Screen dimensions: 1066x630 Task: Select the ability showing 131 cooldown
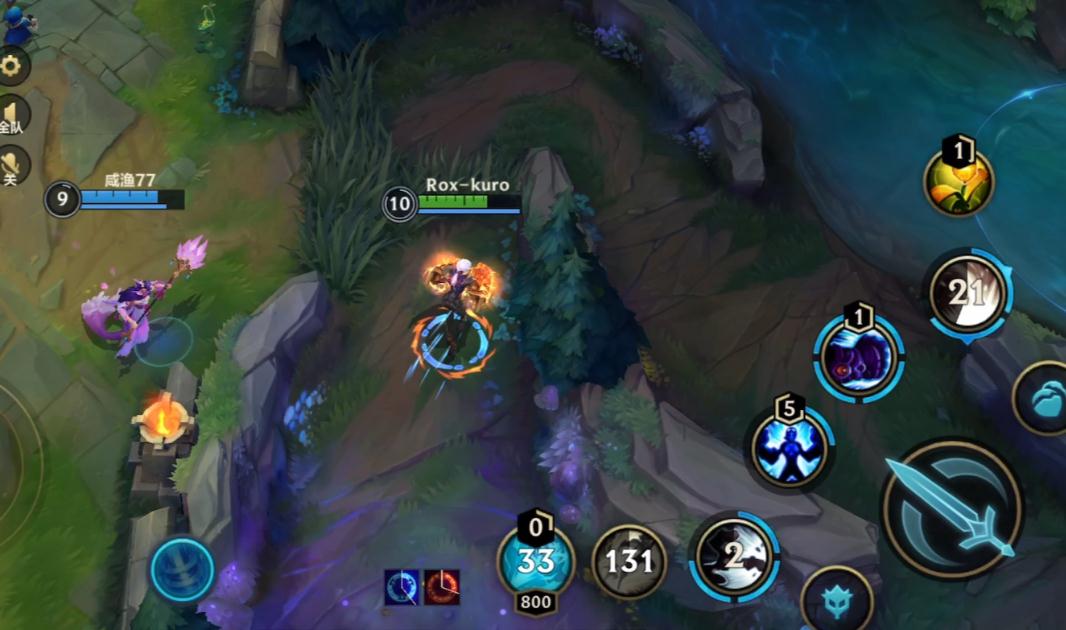[x=629, y=562]
